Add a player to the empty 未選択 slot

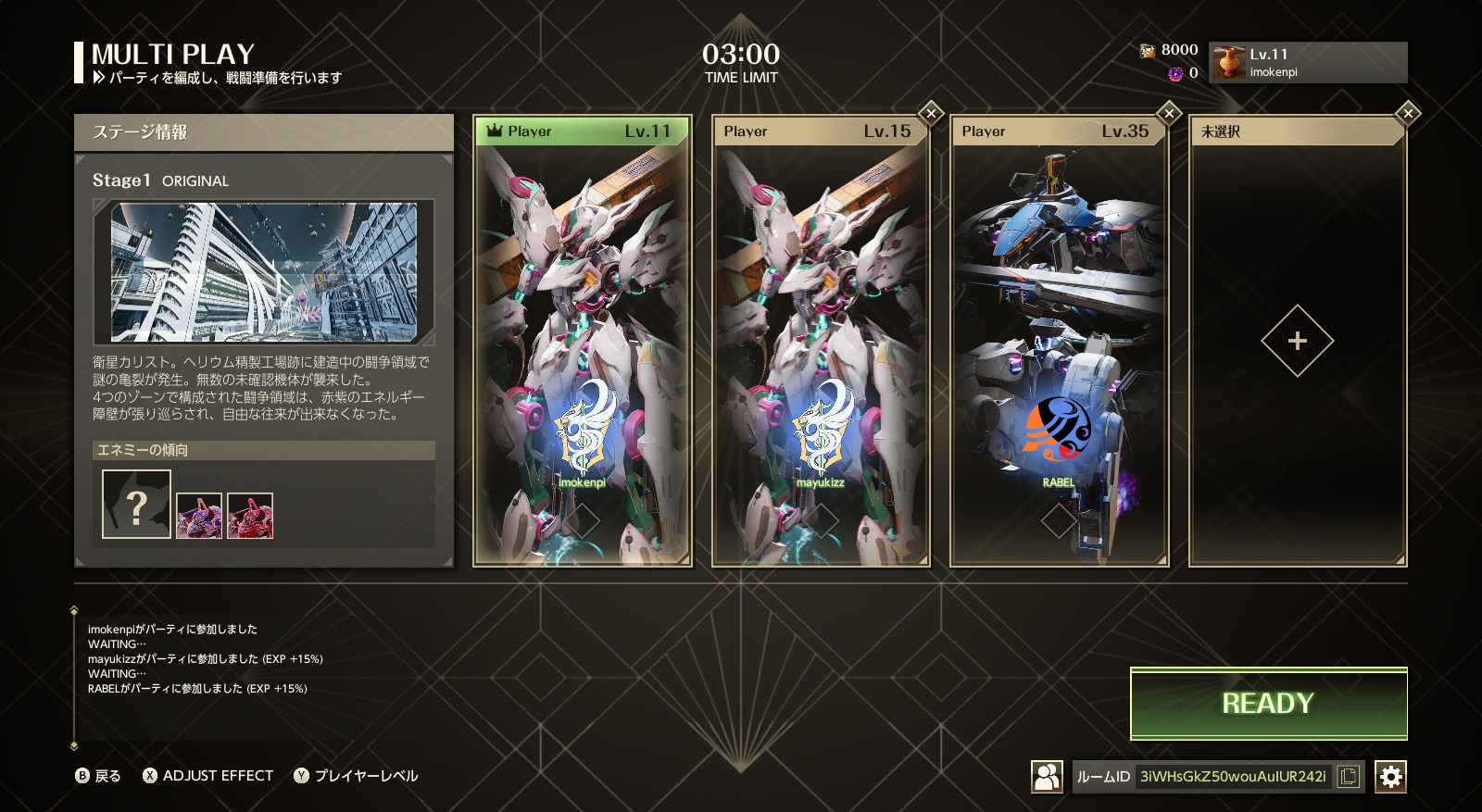pyautogui.click(x=1298, y=341)
